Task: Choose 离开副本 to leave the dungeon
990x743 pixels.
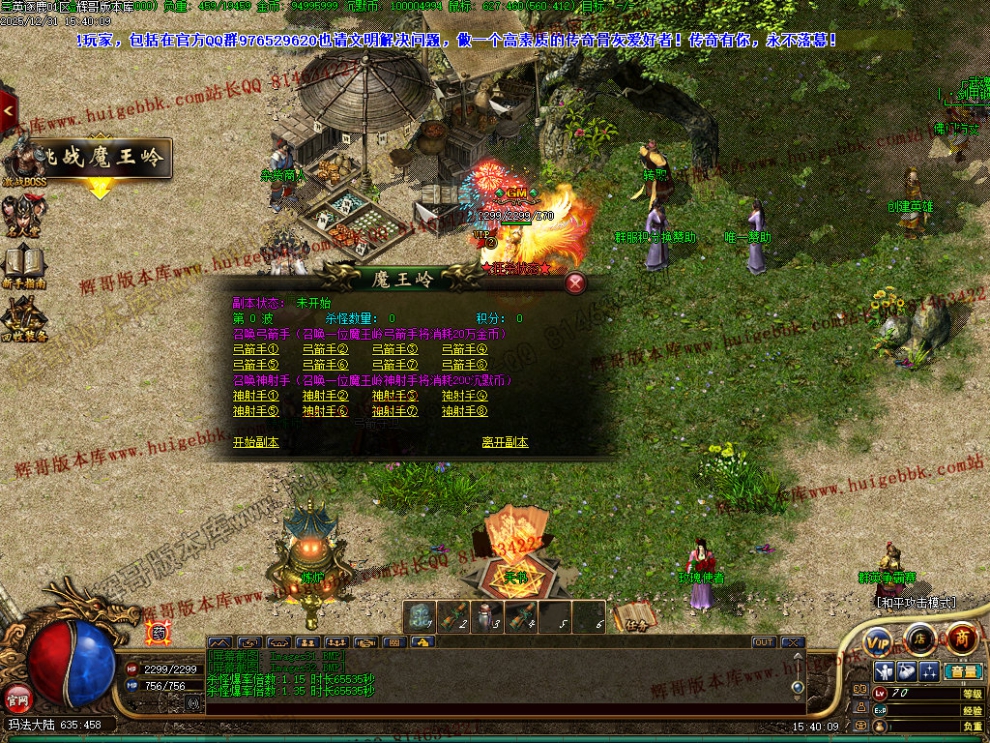Action: (505, 442)
